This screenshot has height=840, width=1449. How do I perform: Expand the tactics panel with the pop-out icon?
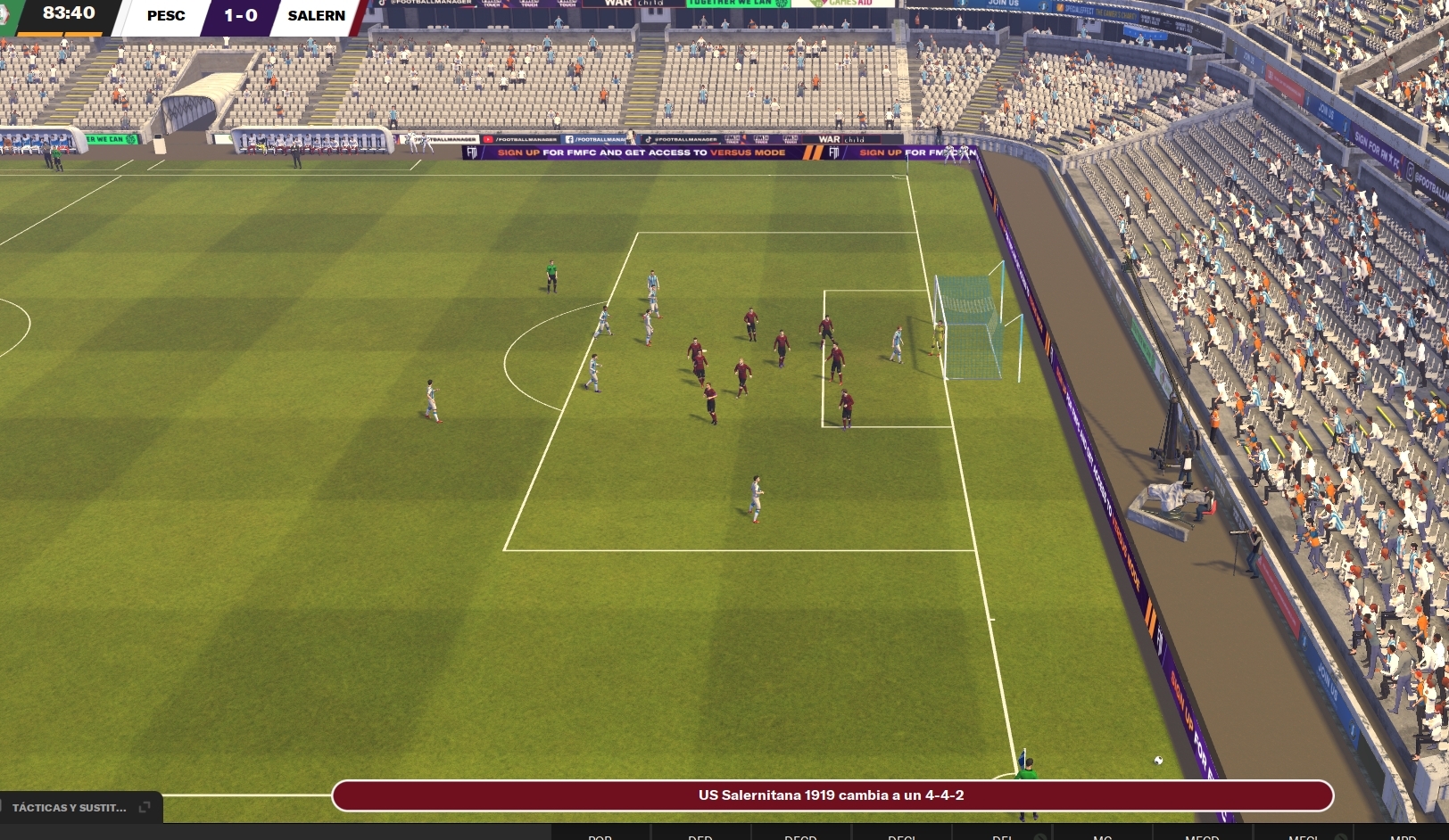(x=145, y=807)
